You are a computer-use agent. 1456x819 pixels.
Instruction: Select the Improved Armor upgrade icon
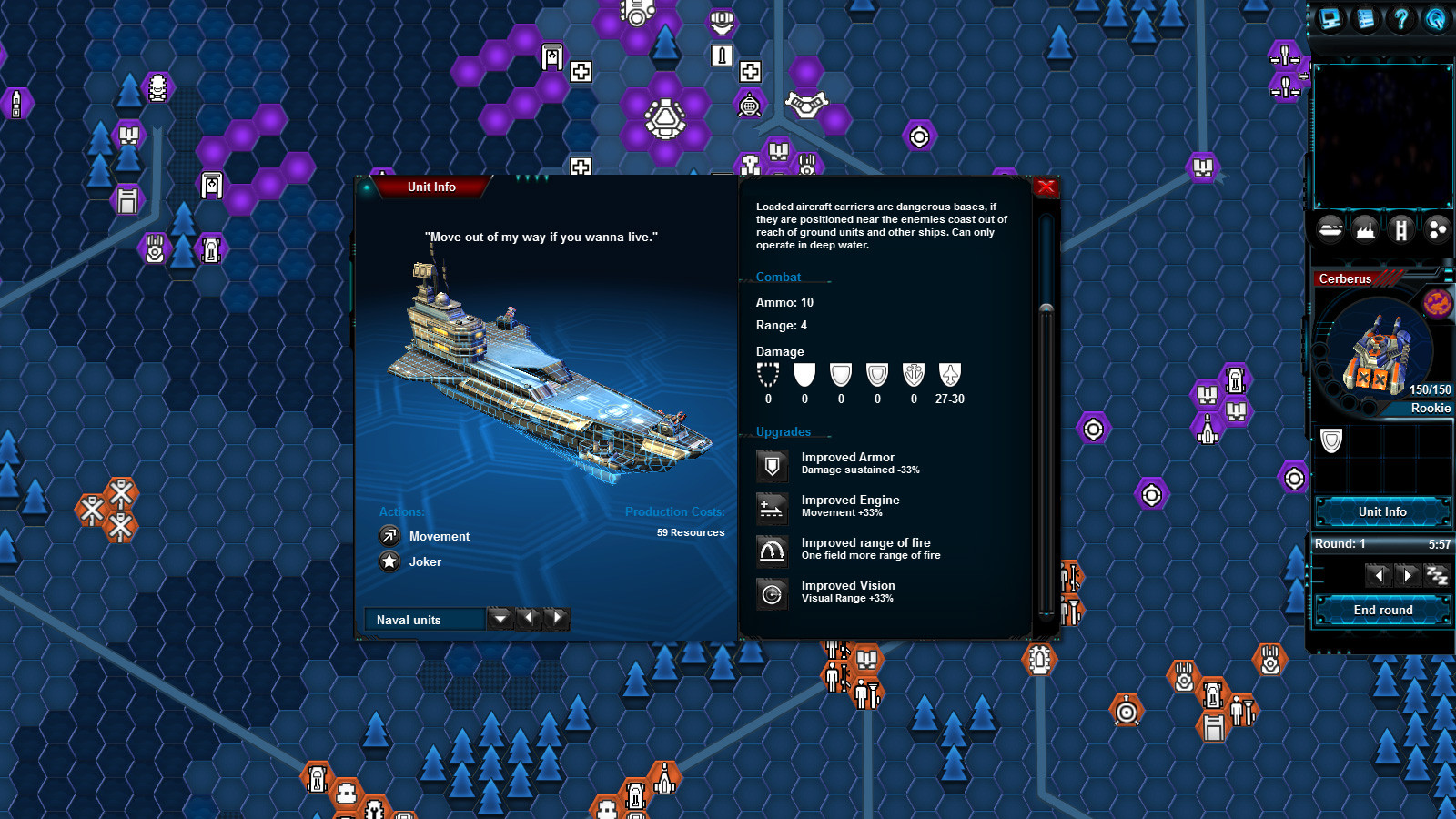click(773, 465)
